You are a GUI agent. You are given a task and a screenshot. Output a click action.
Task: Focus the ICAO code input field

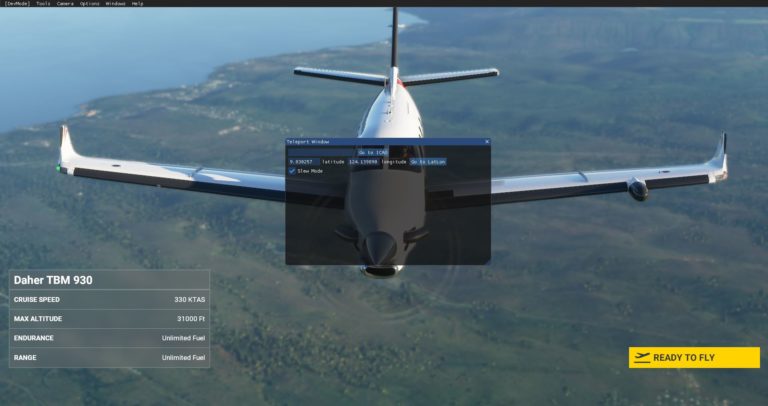point(321,152)
